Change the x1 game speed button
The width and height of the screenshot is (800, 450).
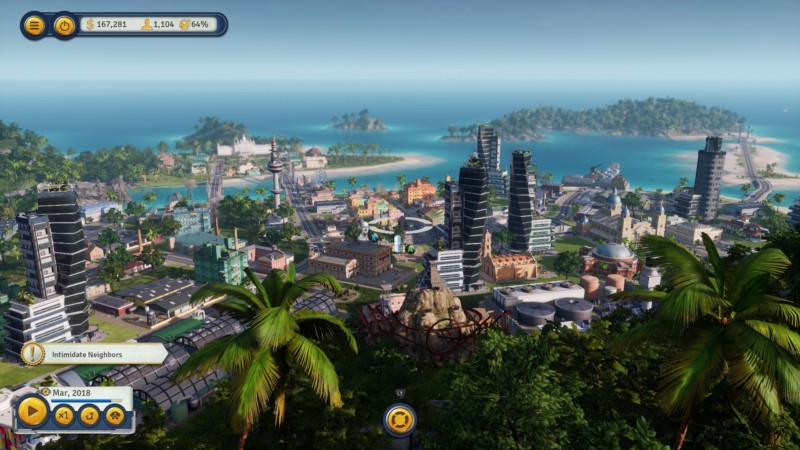[64, 414]
